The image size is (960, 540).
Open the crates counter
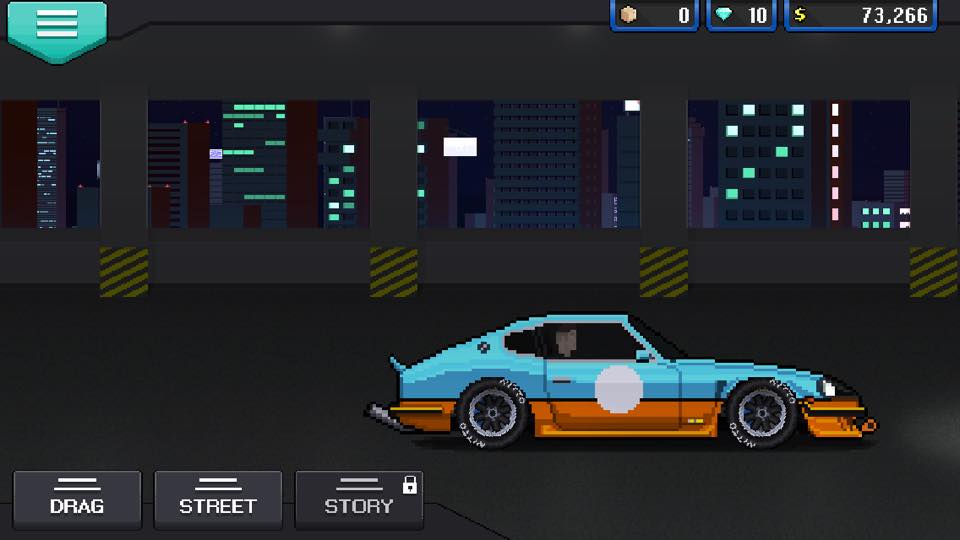pos(654,15)
